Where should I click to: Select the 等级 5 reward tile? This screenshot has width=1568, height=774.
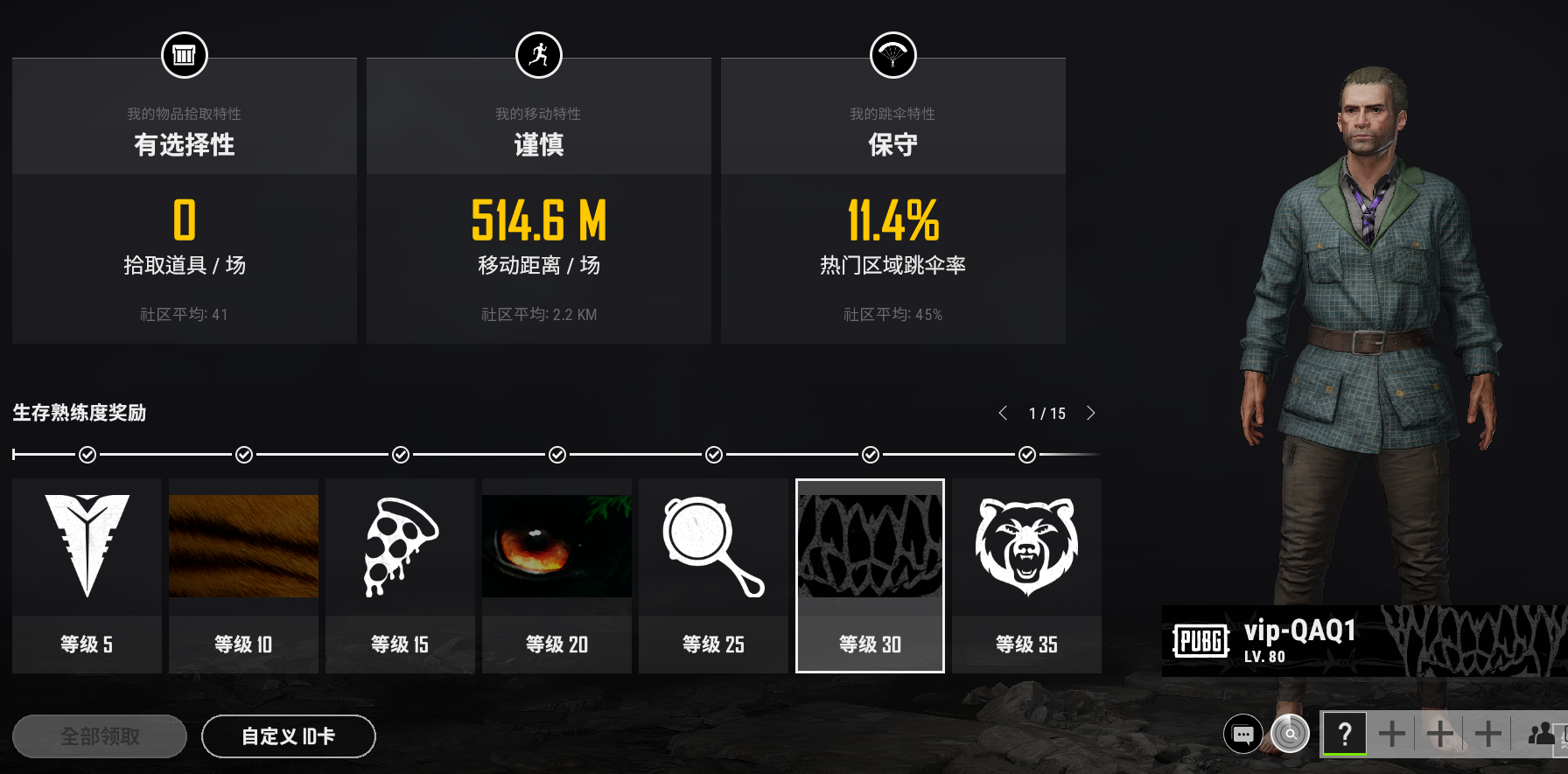[87, 575]
